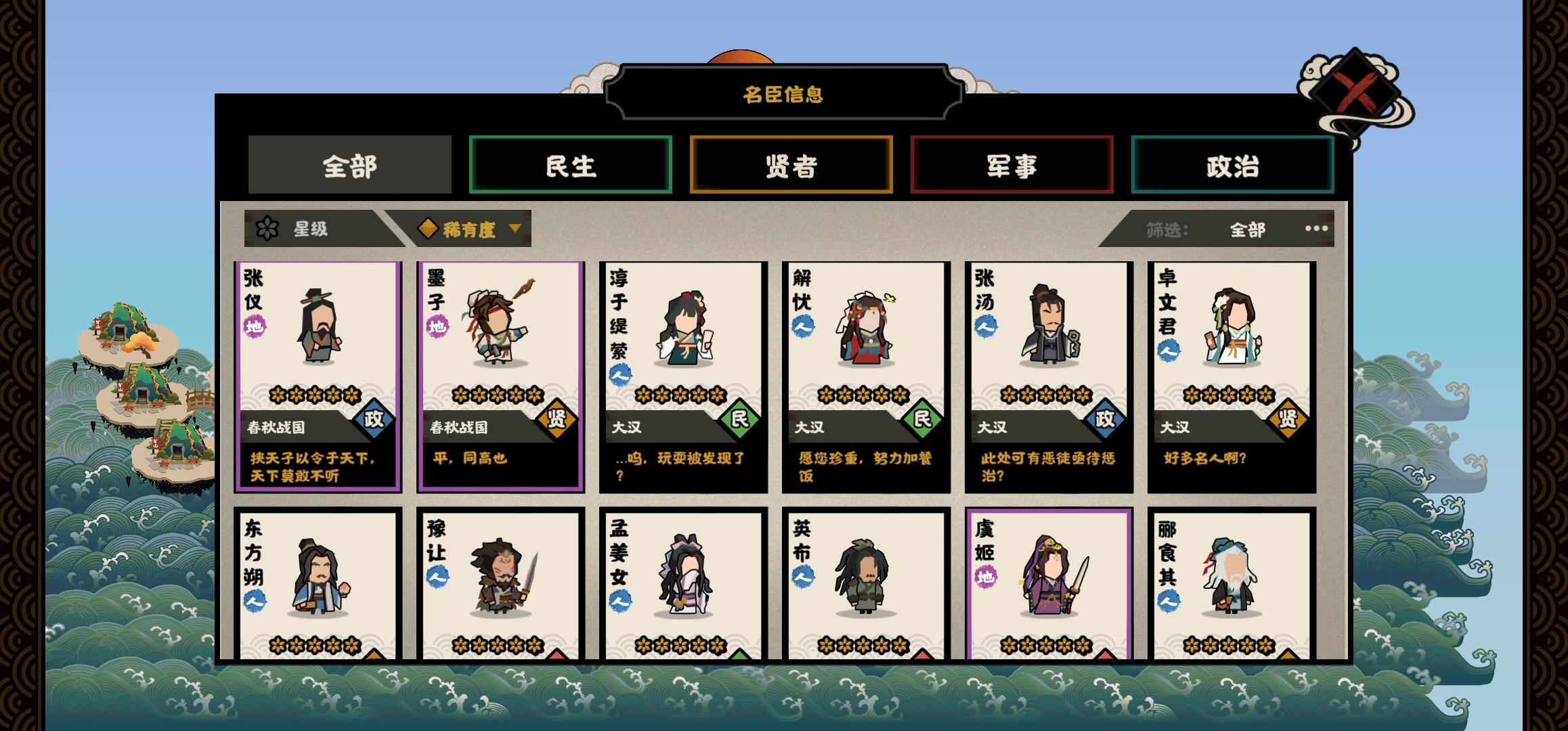Select the 贤者 category button

click(792, 166)
